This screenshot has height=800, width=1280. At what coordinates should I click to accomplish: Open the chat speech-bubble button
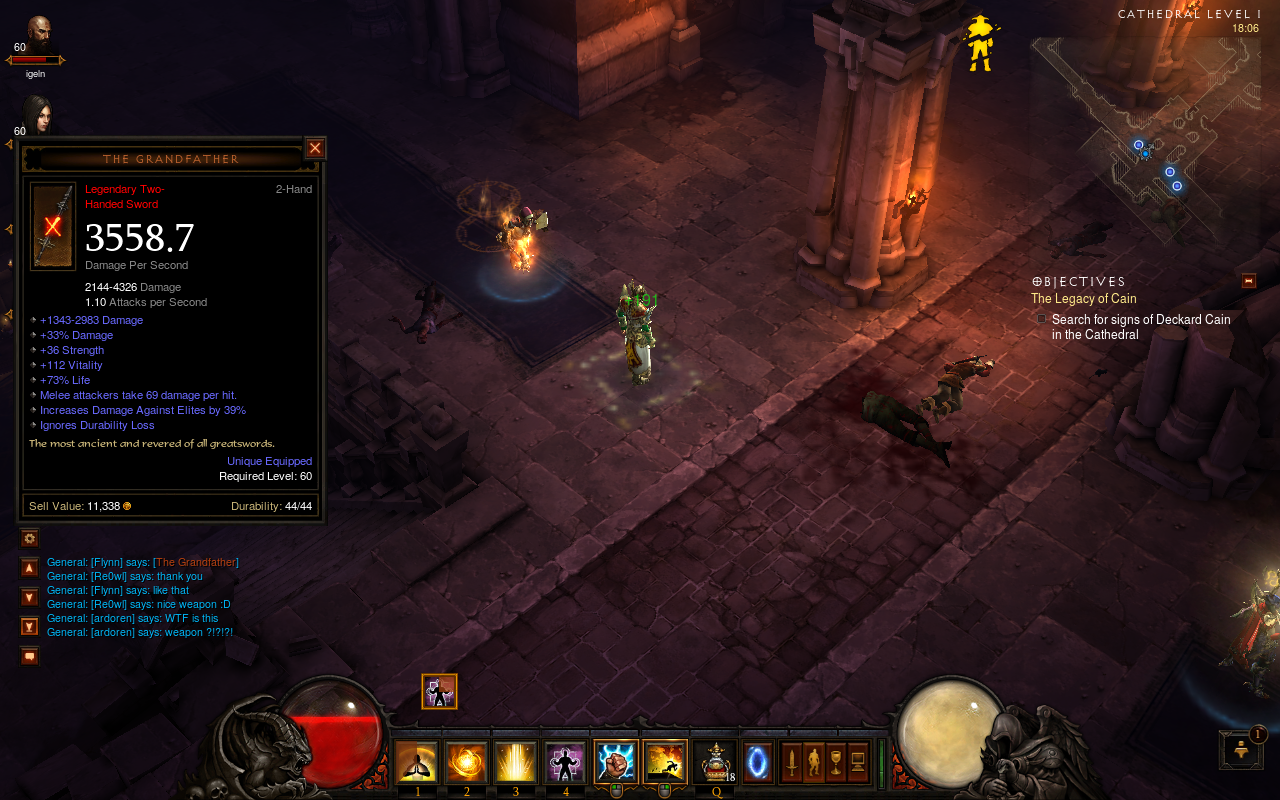30,656
